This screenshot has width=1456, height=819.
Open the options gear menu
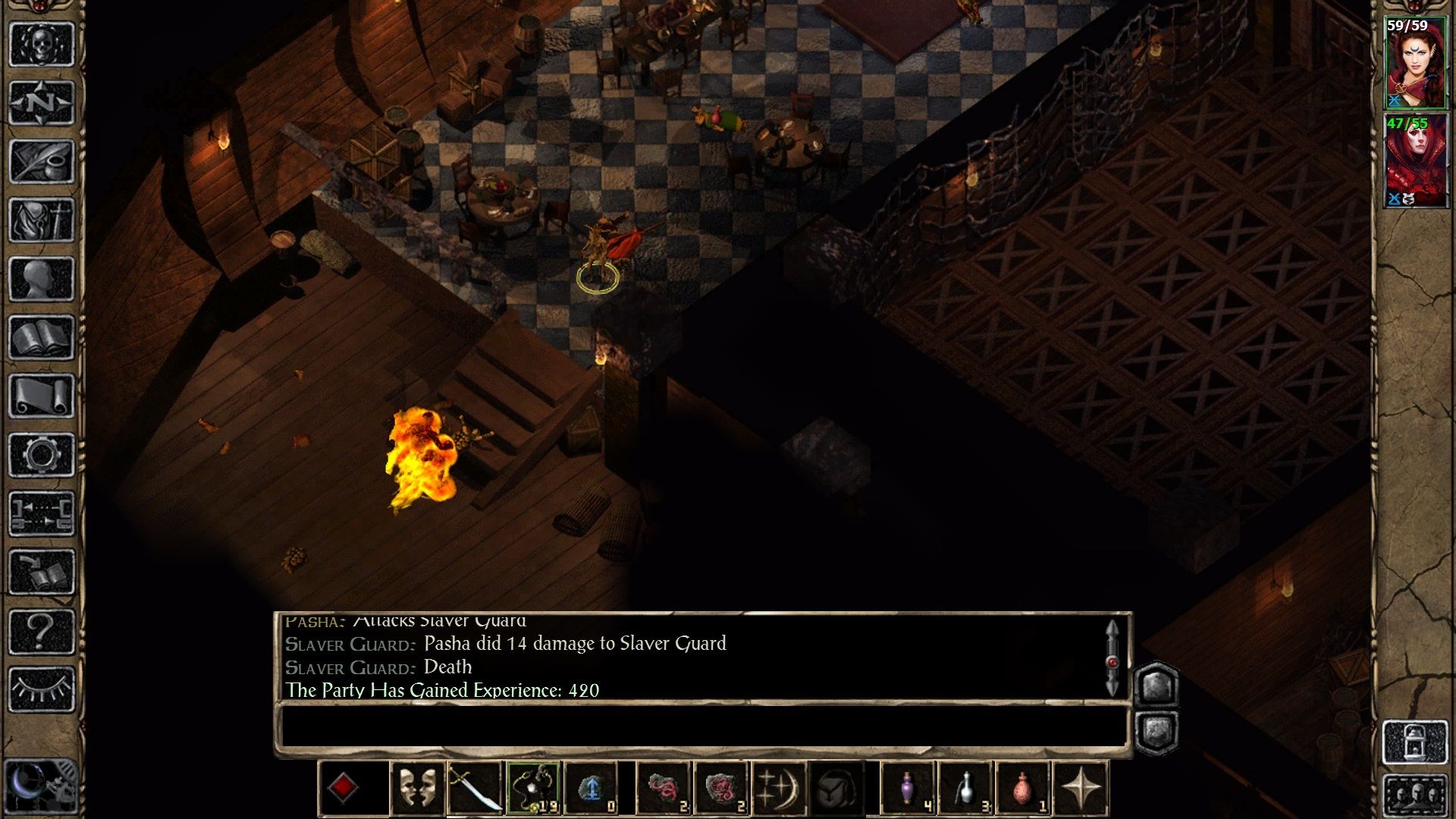point(41,455)
